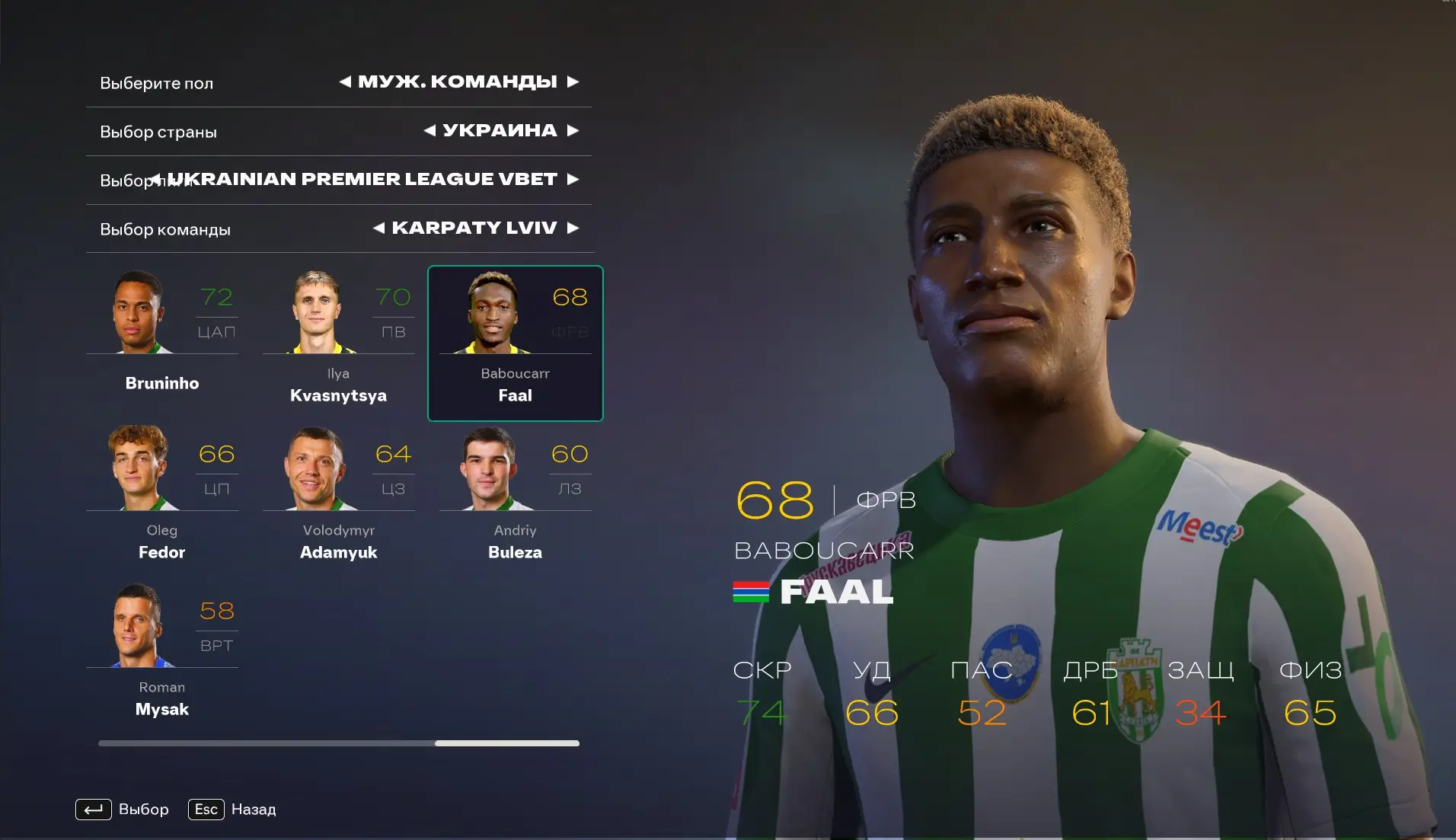This screenshot has width=1456, height=840.
Task: Confirm with the Выбор button
Action: 123,809
